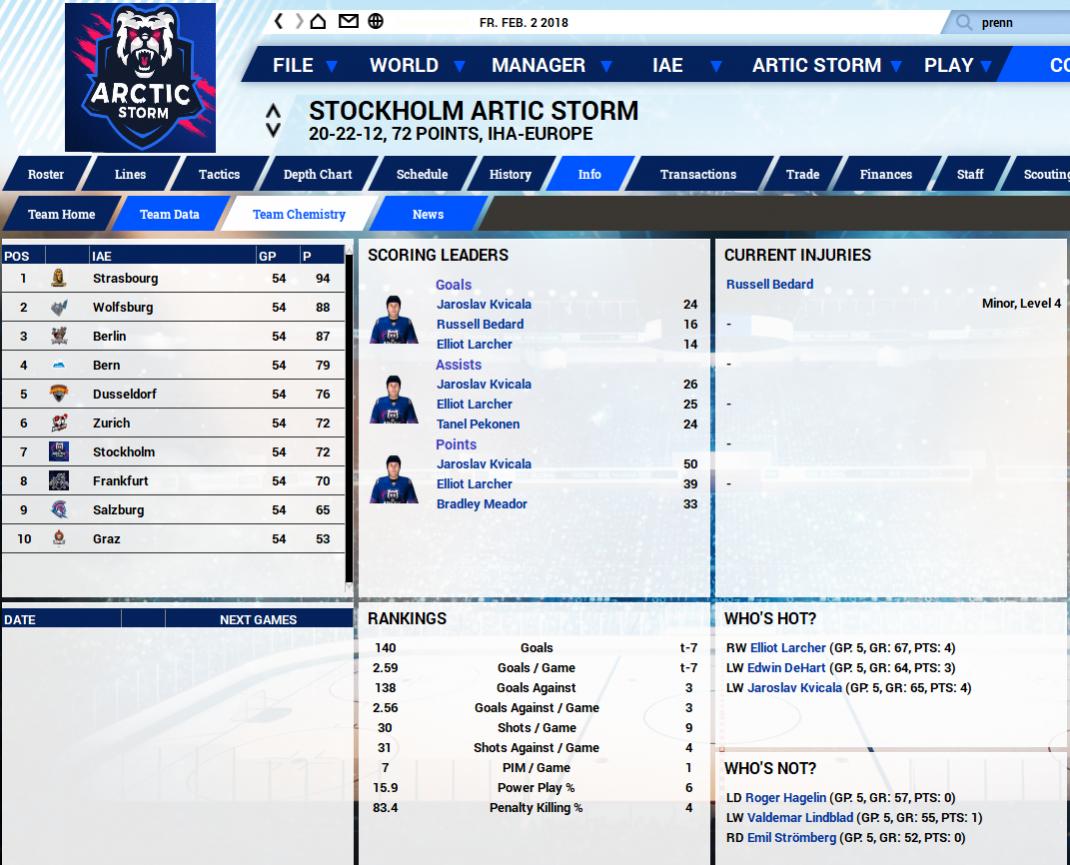This screenshot has width=1070, height=865.
Task: Open the mail envelope icon
Action: (x=348, y=21)
